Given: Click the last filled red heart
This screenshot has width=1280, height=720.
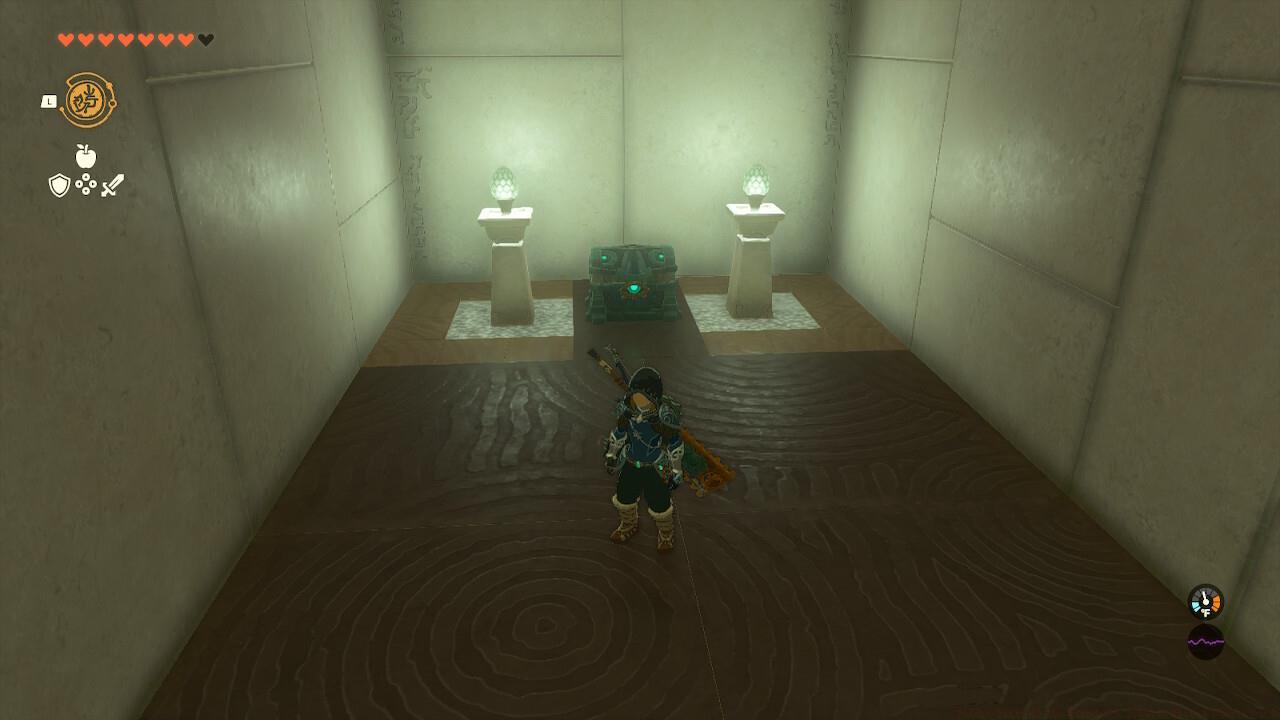Looking at the screenshot, I should pos(184,39).
